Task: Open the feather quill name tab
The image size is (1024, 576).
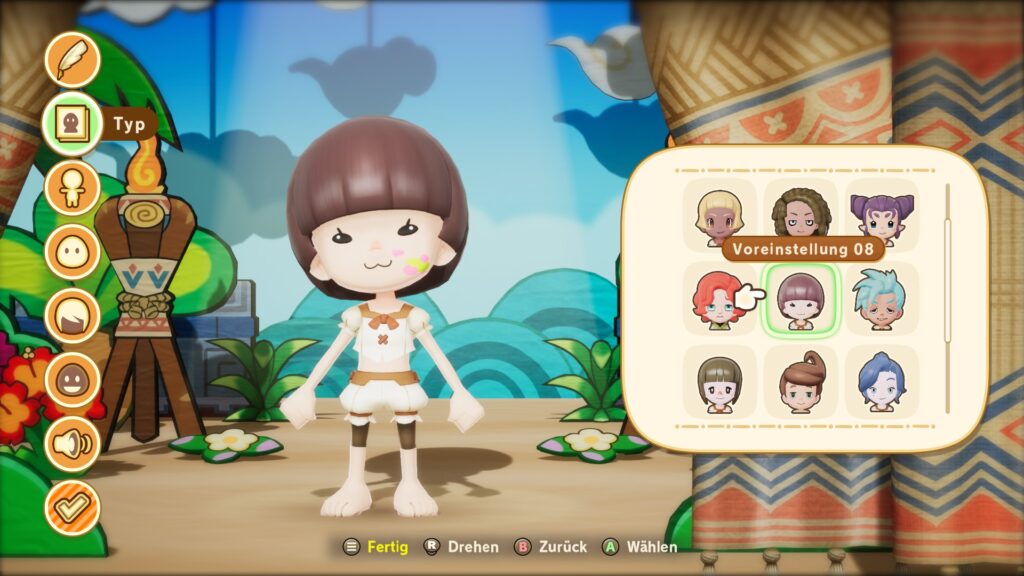Action: tap(72, 60)
